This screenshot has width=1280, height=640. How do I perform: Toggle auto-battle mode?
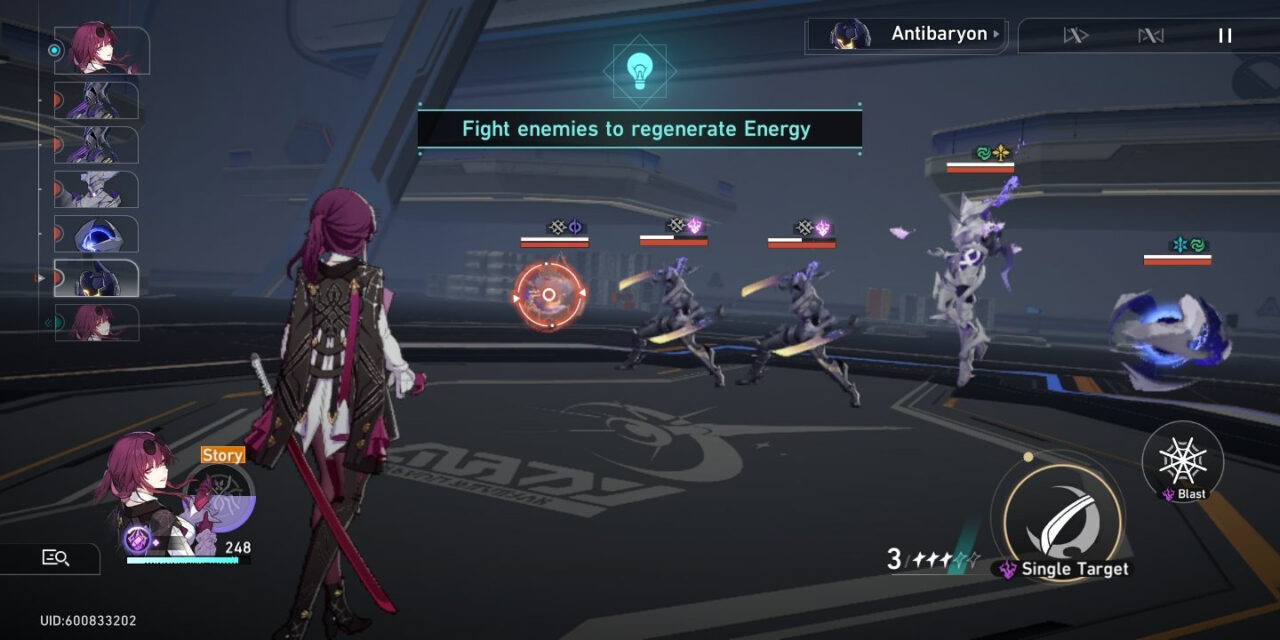(x=1151, y=36)
